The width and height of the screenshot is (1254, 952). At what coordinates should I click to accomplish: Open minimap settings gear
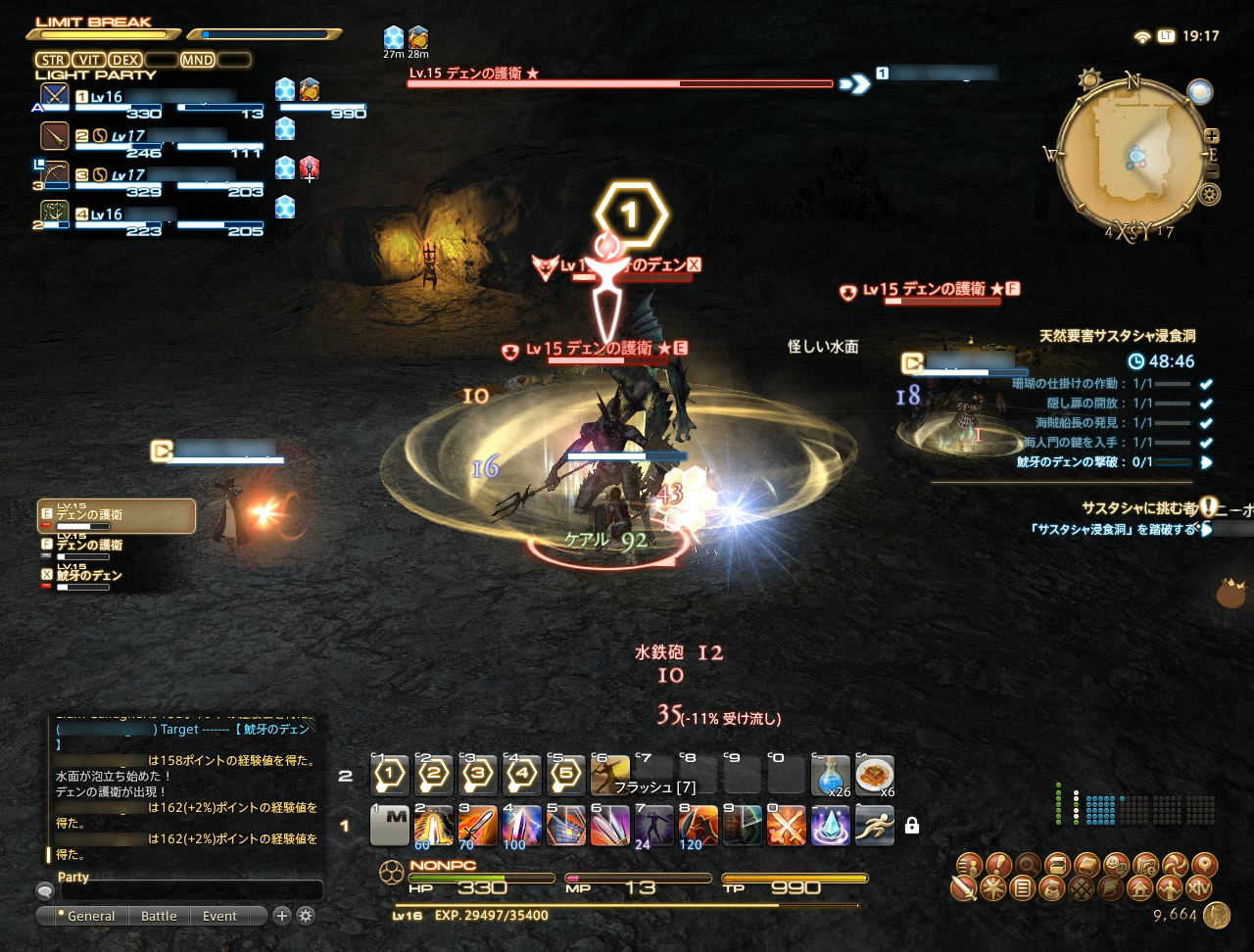click(x=1210, y=194)
